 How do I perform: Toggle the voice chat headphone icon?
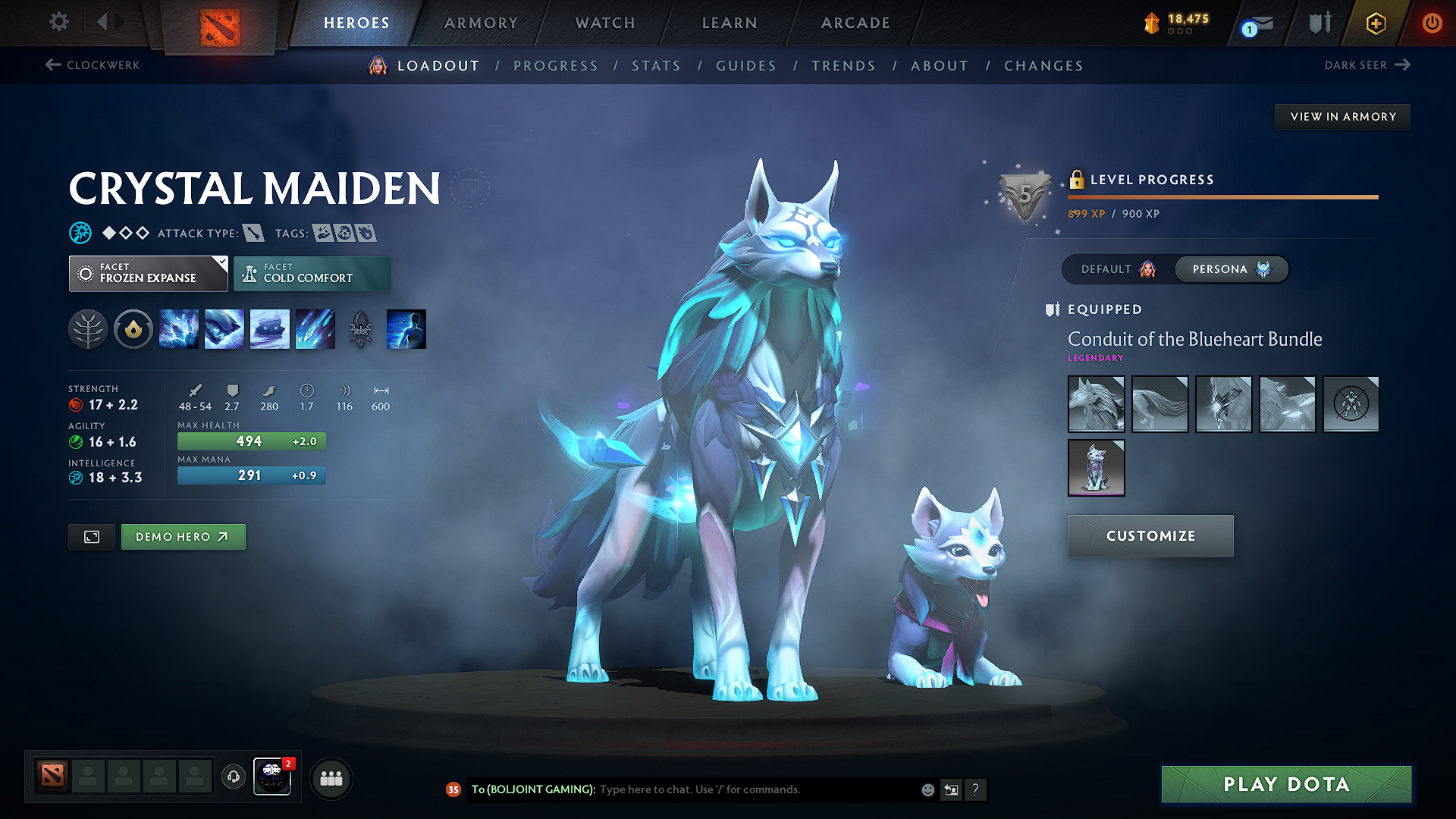[233, 777]
